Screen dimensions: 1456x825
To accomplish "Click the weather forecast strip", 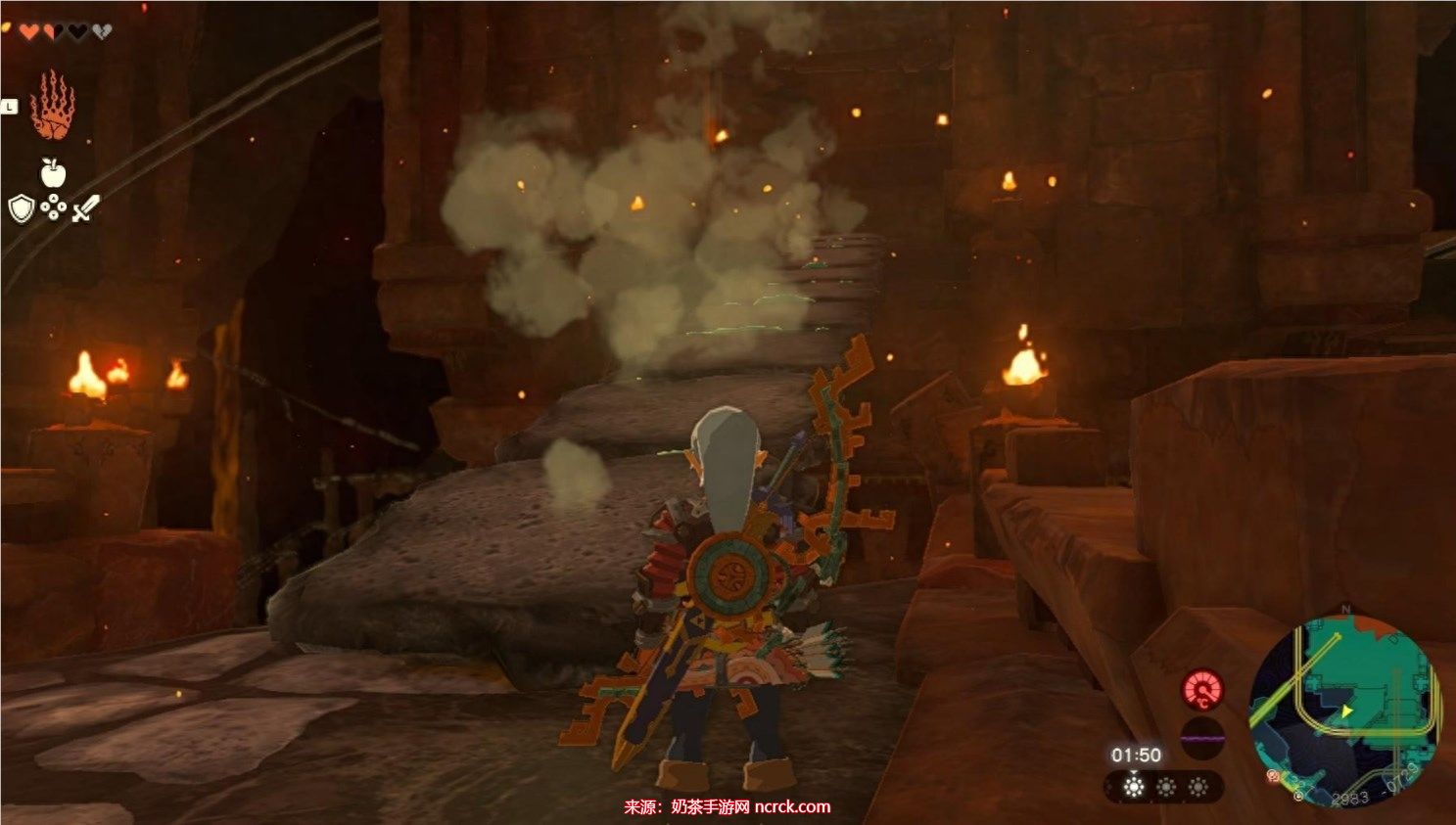I will click(1164, 787).
